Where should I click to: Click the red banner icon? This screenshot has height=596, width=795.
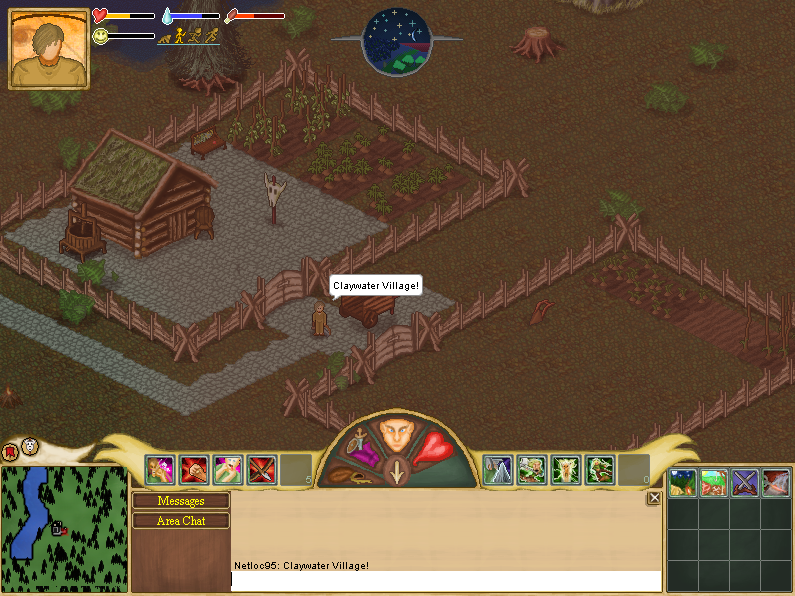point(12,450)
